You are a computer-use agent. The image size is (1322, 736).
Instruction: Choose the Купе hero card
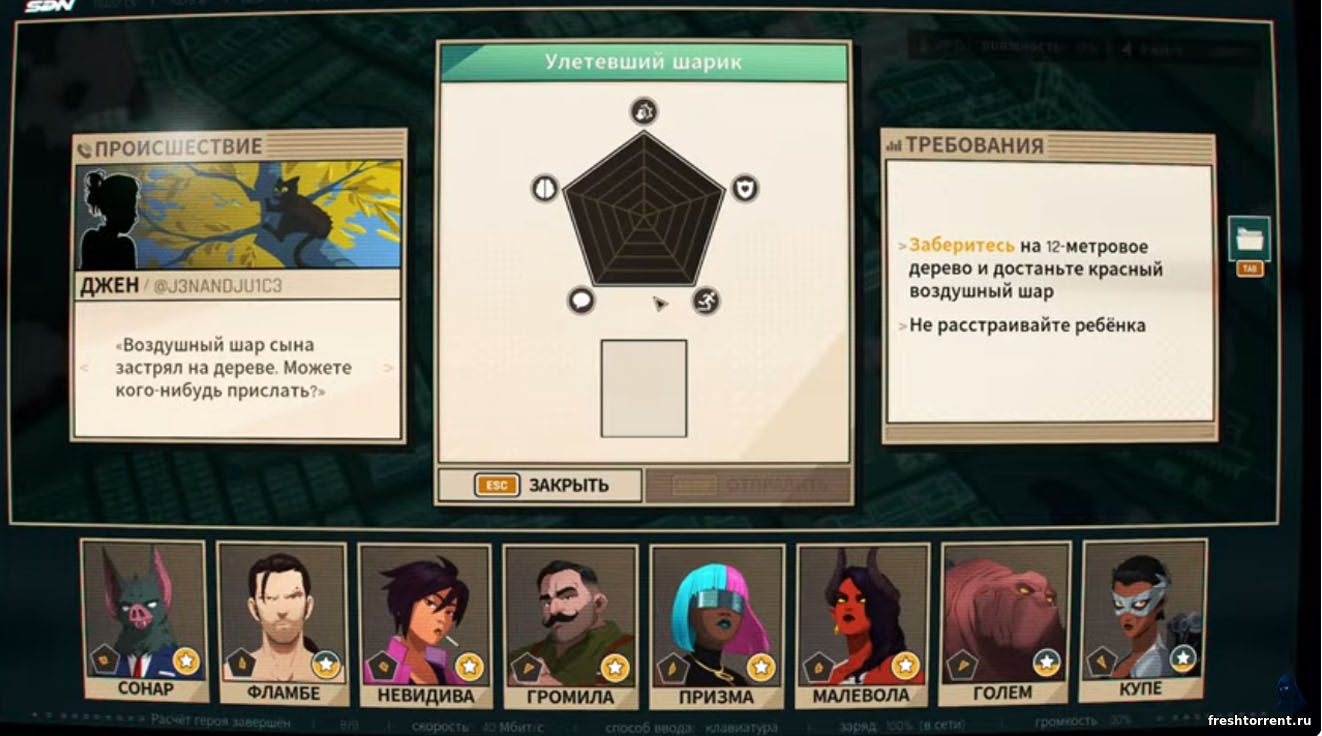(x=1143, y=620)
